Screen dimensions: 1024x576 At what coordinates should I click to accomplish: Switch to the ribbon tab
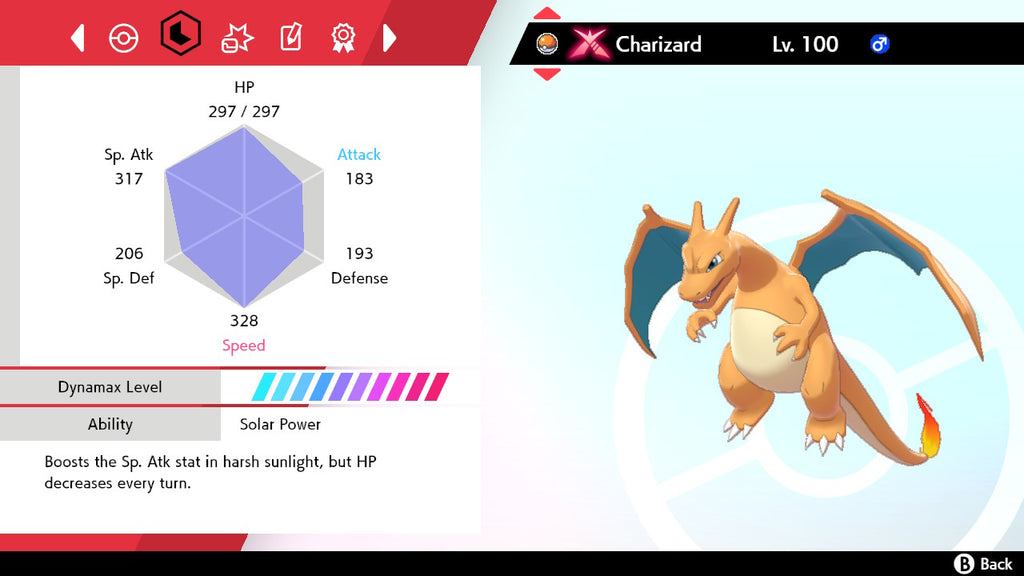343,38
